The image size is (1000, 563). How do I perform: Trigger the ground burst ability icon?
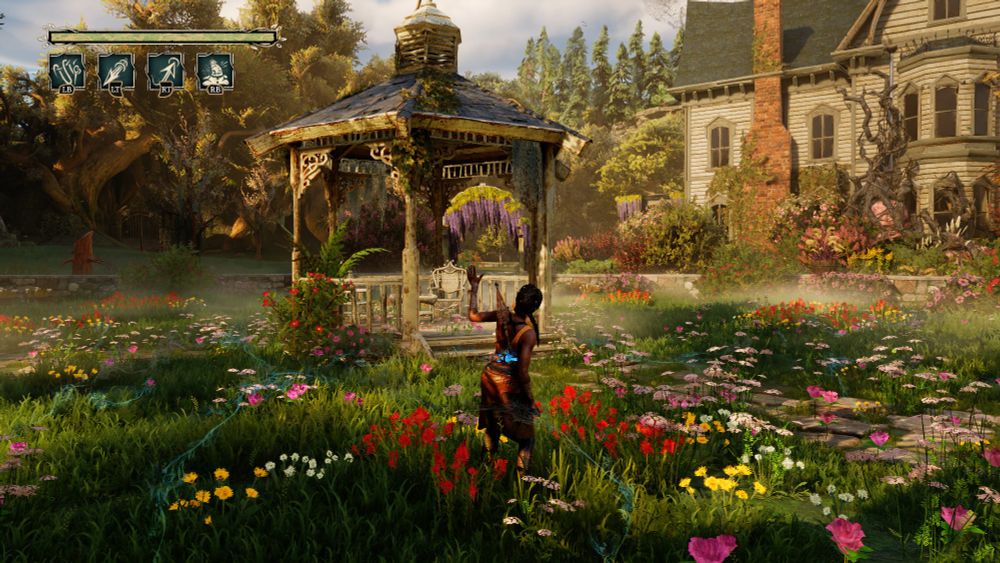pyautogui.click(x=215, y=71)
